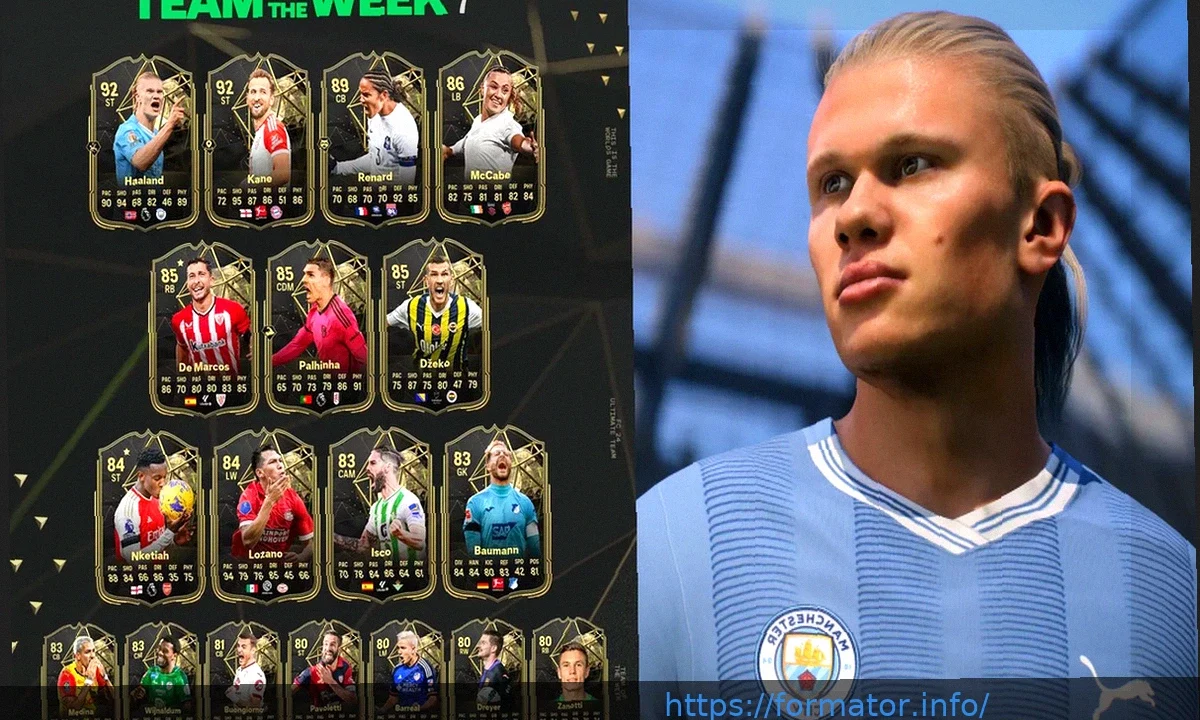
Task: Follow the formator.info link
Action: 826,705
